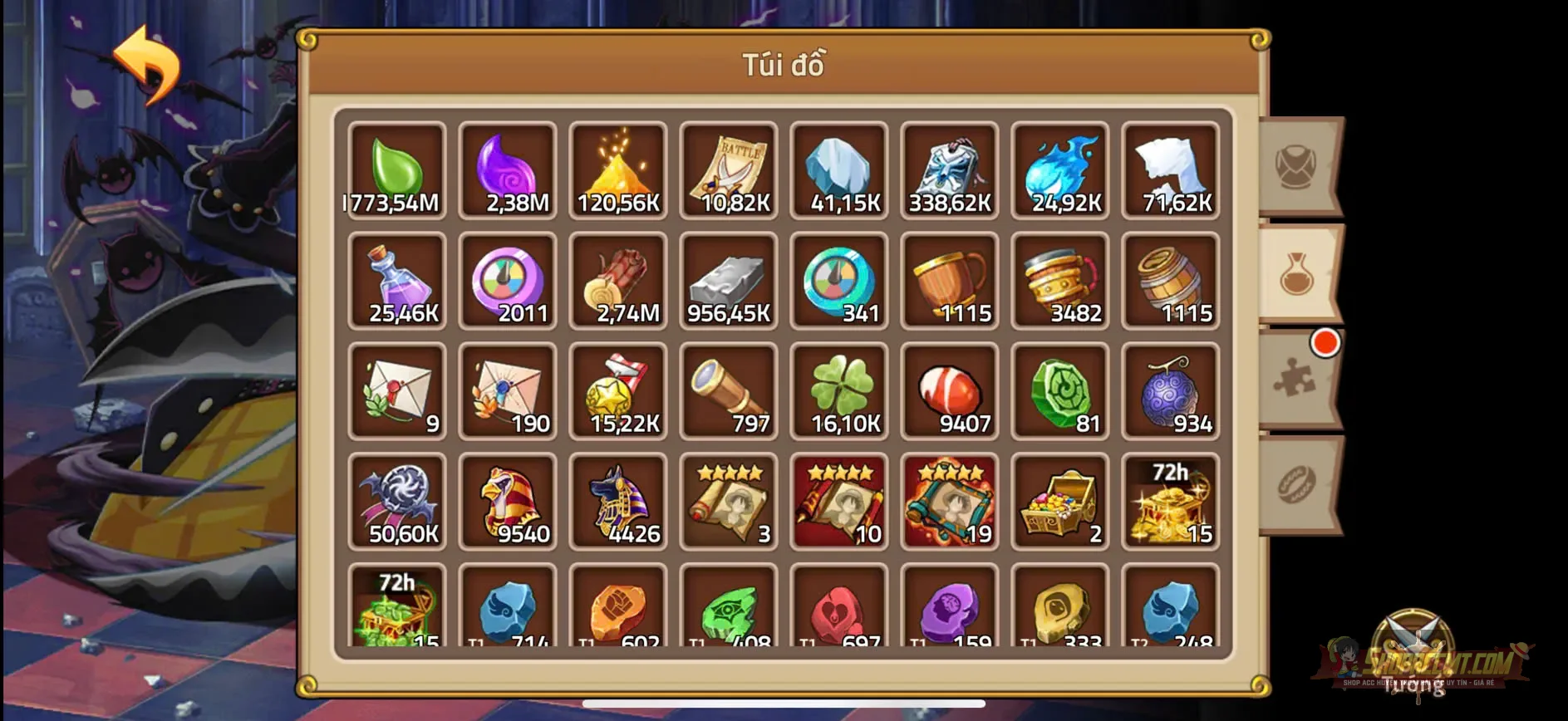Select the purple potion bottle item
This screenshot has height=721, width=1568.
(x=396, y=282)
